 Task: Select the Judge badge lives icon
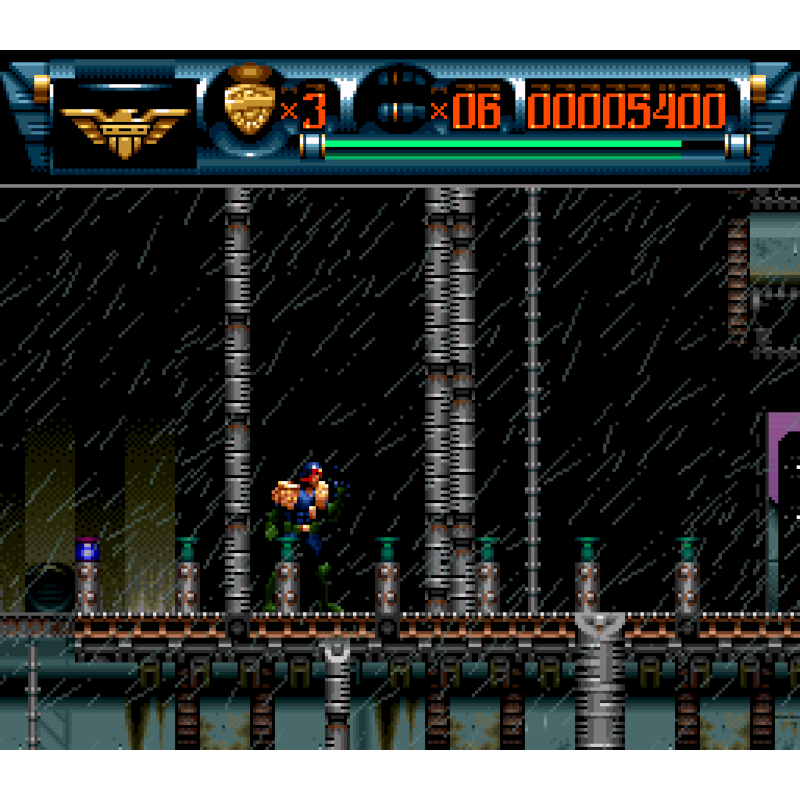pyautogui.click(x=250, y=103)
